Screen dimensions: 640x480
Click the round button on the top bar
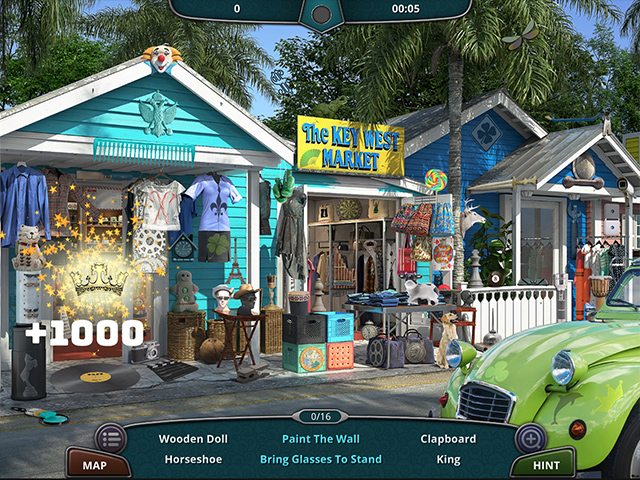coord(321,15)
